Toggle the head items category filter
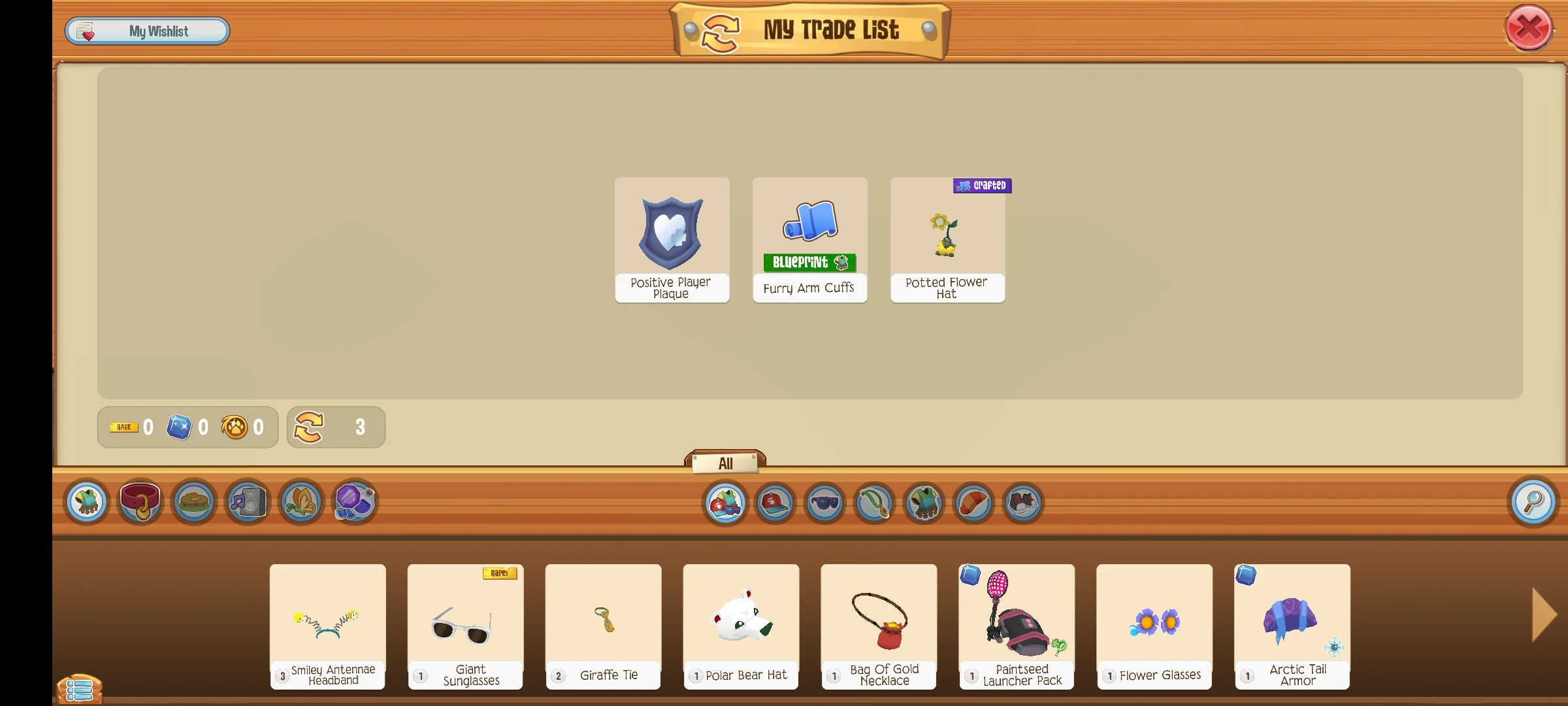This screenshot has width=1568, height=706. click(x=725, y=503)
